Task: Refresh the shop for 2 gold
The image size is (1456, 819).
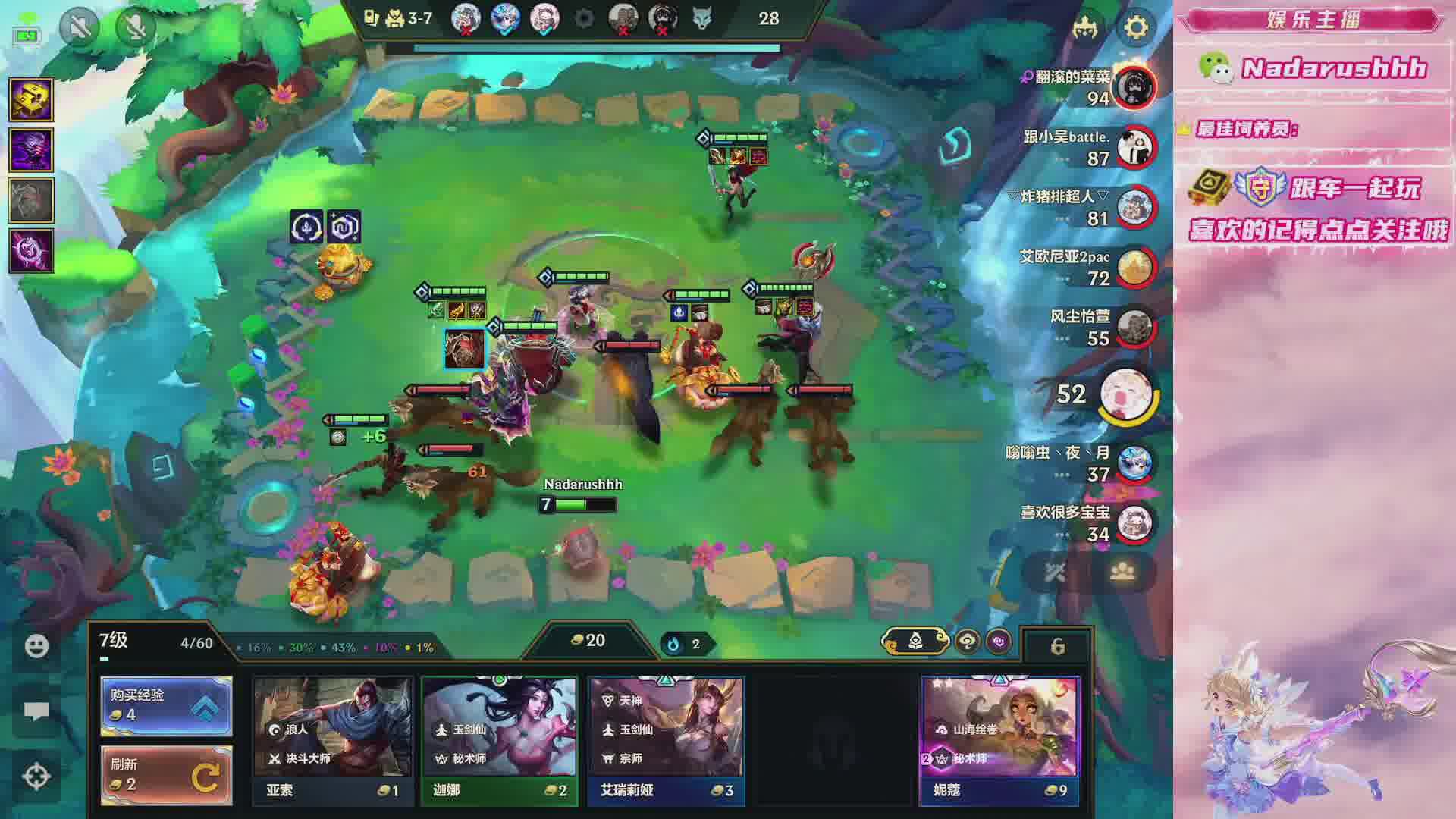Action: click(166, 774)
